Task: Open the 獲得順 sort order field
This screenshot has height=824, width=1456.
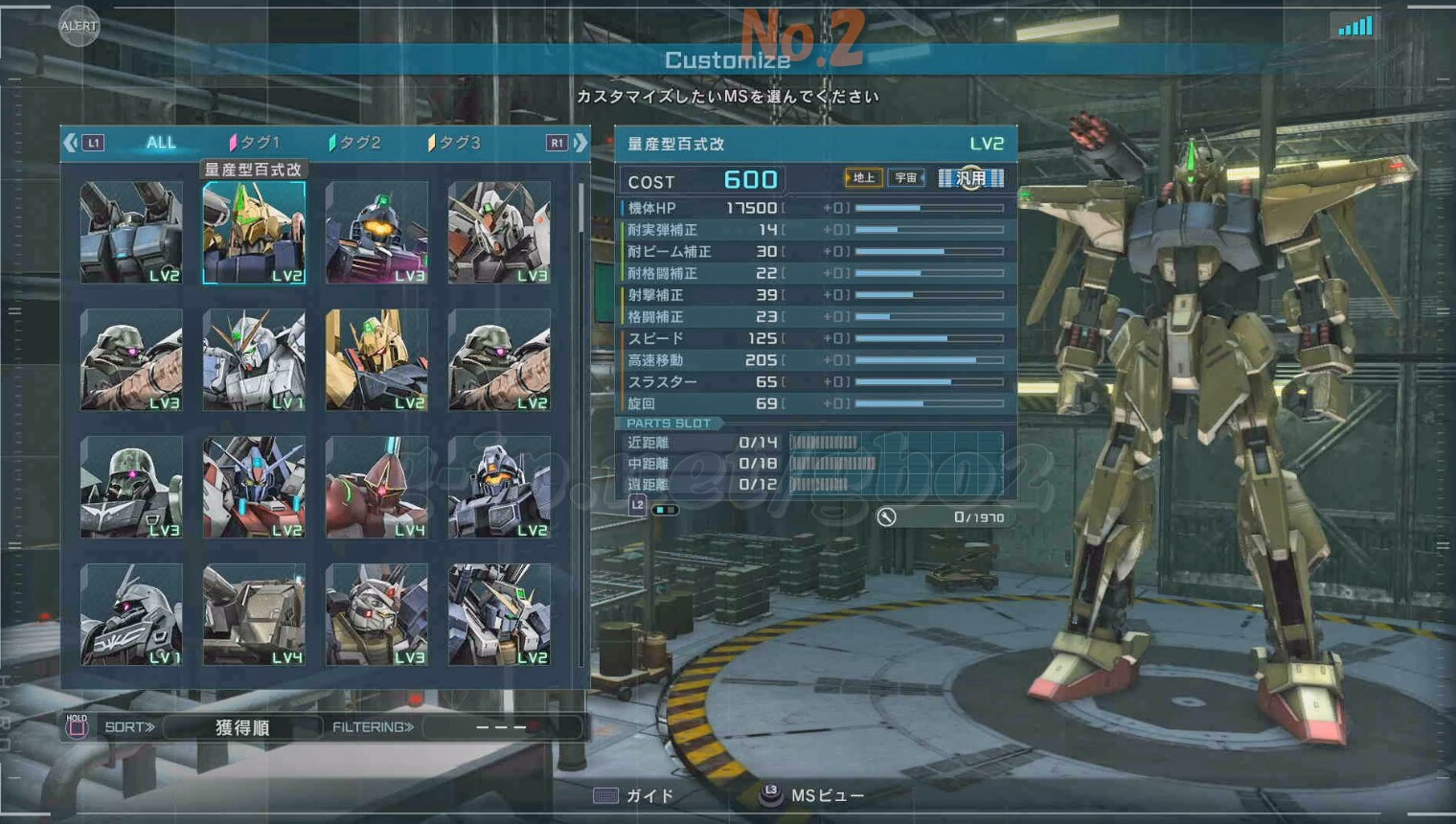Action: 242,727
